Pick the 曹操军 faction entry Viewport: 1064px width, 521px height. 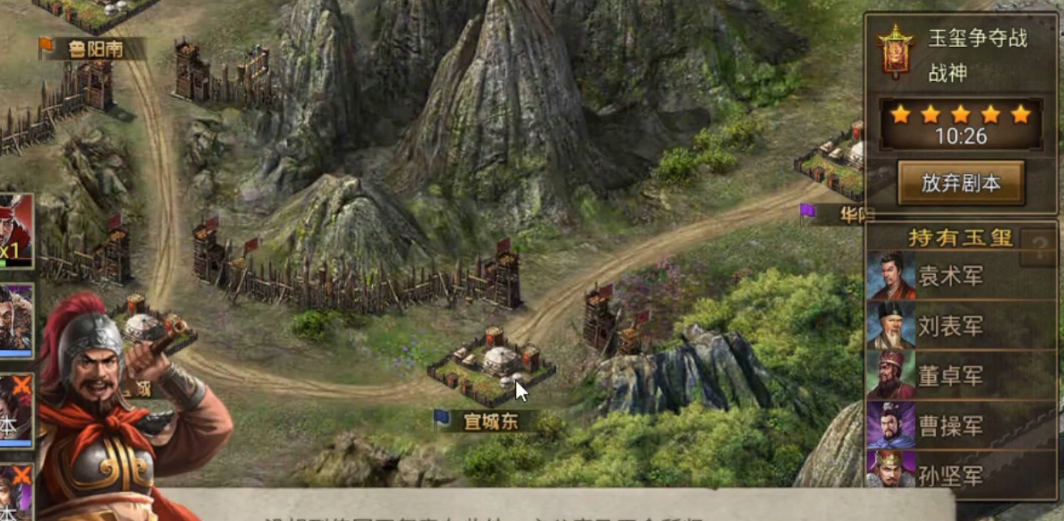click(x=960, y=426)
